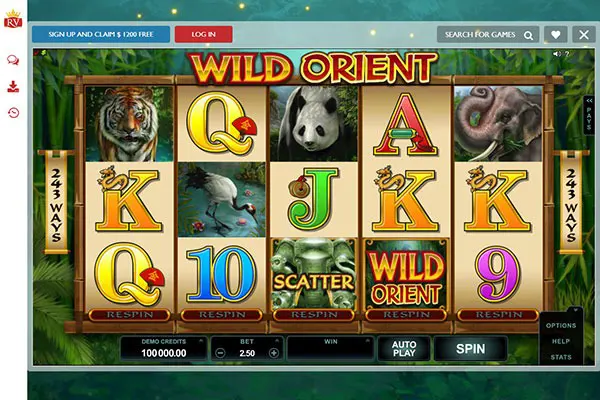Open the Help menu entry
600x400 pixels.
pos(561,341)
